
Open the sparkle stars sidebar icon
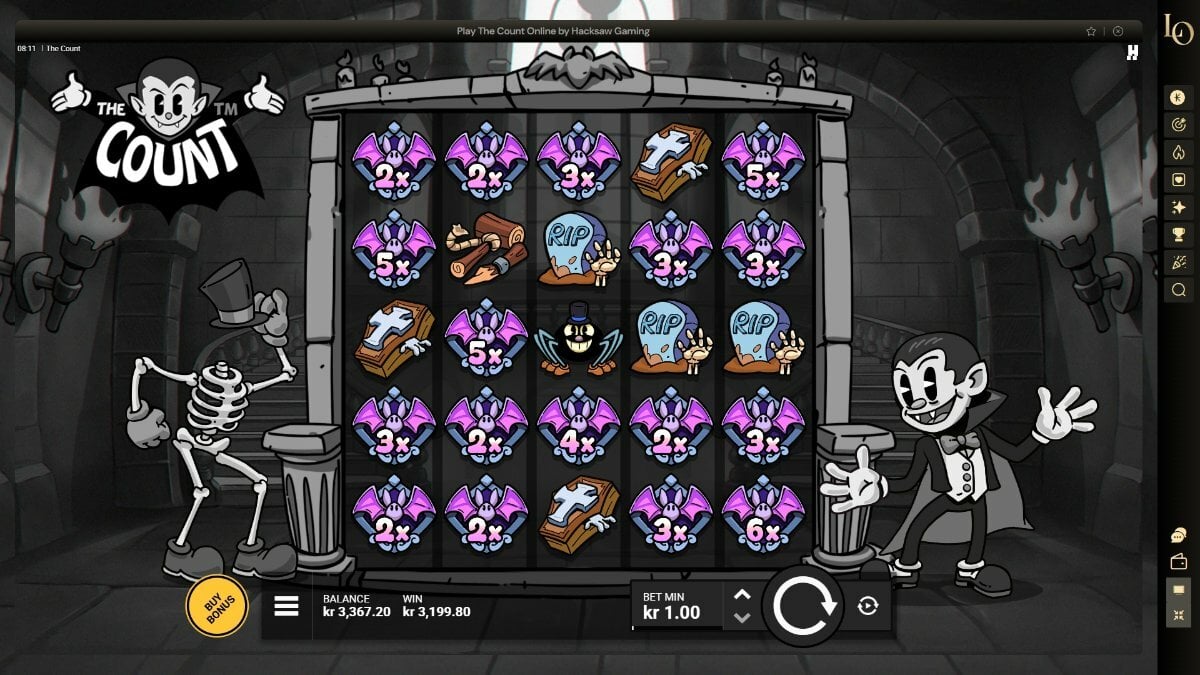pos(1178,208)
